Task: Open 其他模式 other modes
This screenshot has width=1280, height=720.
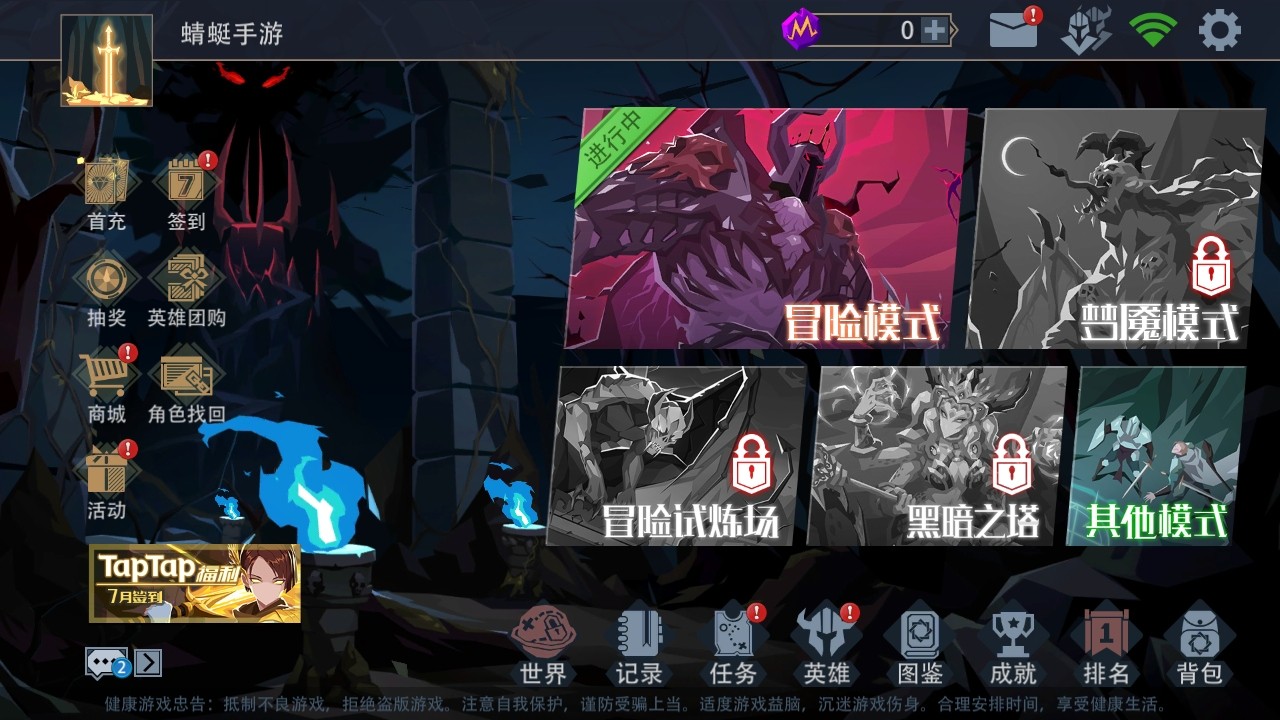Action: tap(1158, 455)
